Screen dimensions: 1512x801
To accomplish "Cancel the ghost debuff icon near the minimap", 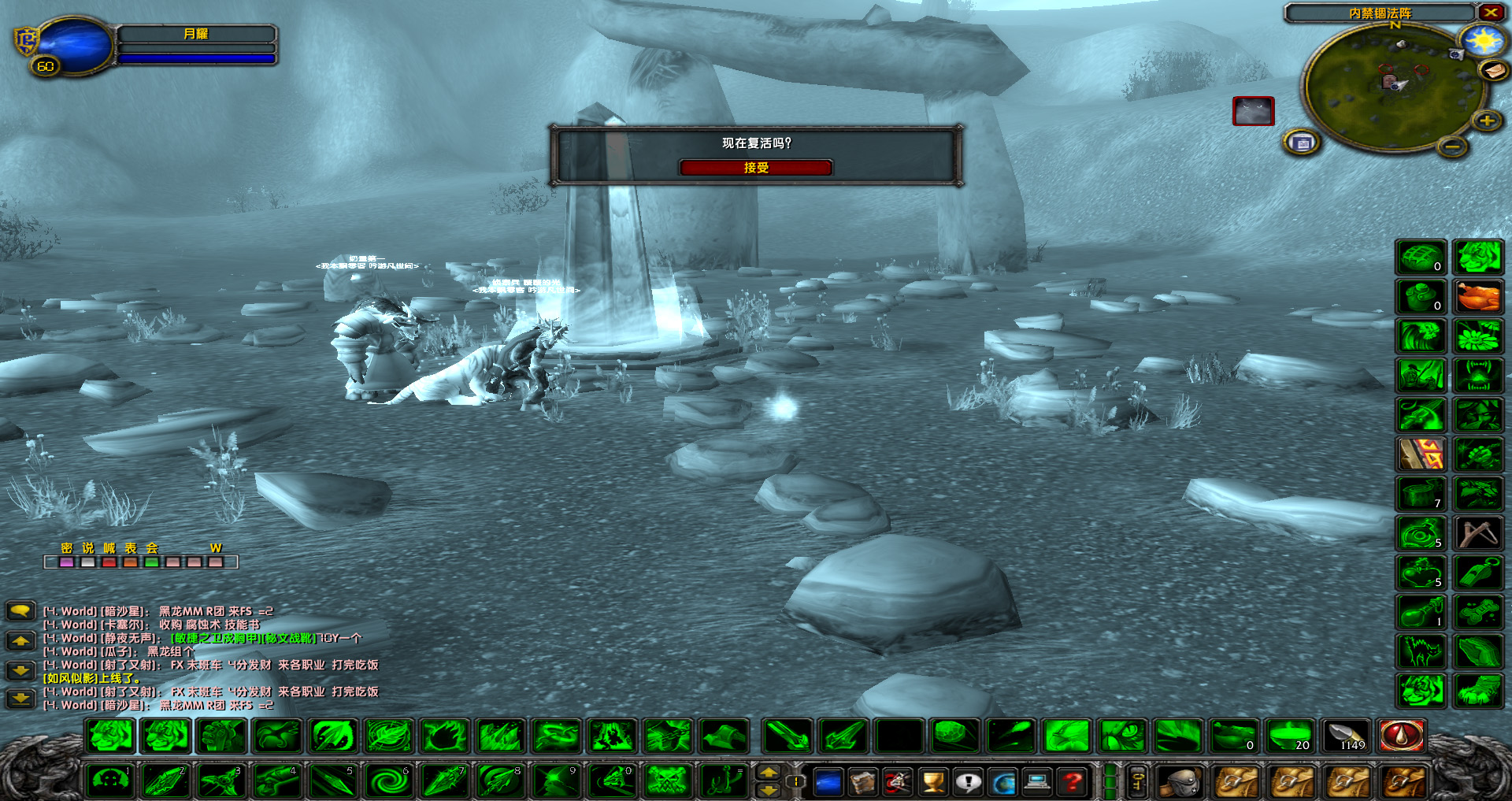I will pyautogui.click(x=1254, y=112).
